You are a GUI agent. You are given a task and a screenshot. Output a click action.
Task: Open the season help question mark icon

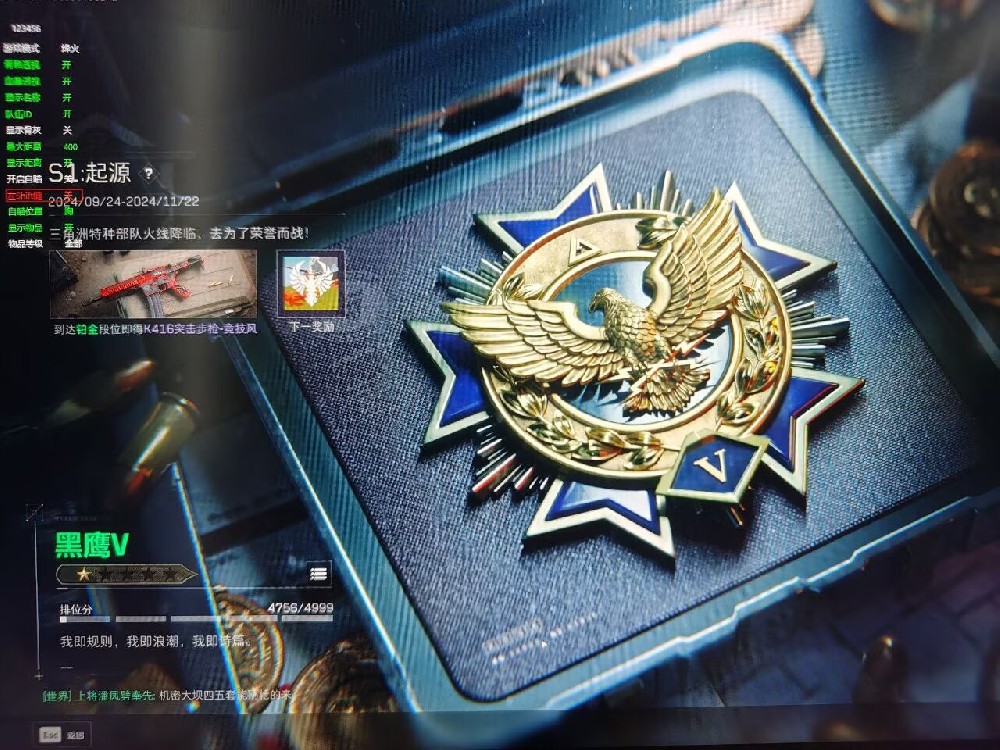149,173
